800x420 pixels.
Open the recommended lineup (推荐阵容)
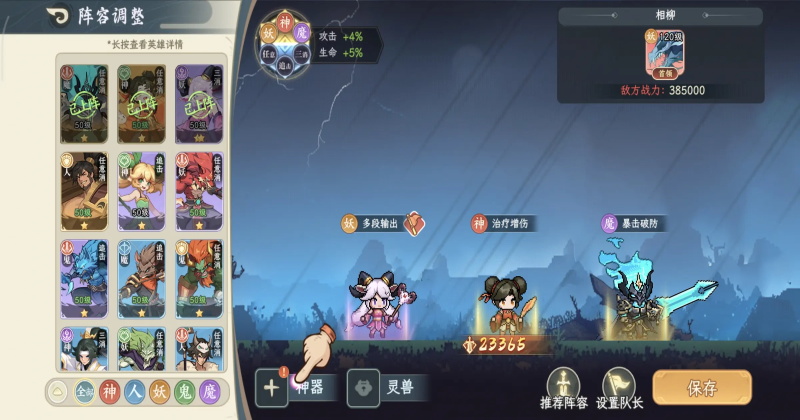click(x=566, y=389)
